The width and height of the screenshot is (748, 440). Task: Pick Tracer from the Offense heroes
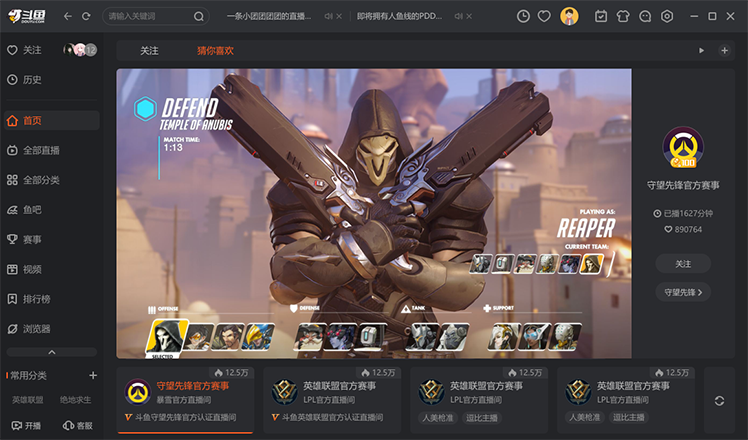[200, 337]
